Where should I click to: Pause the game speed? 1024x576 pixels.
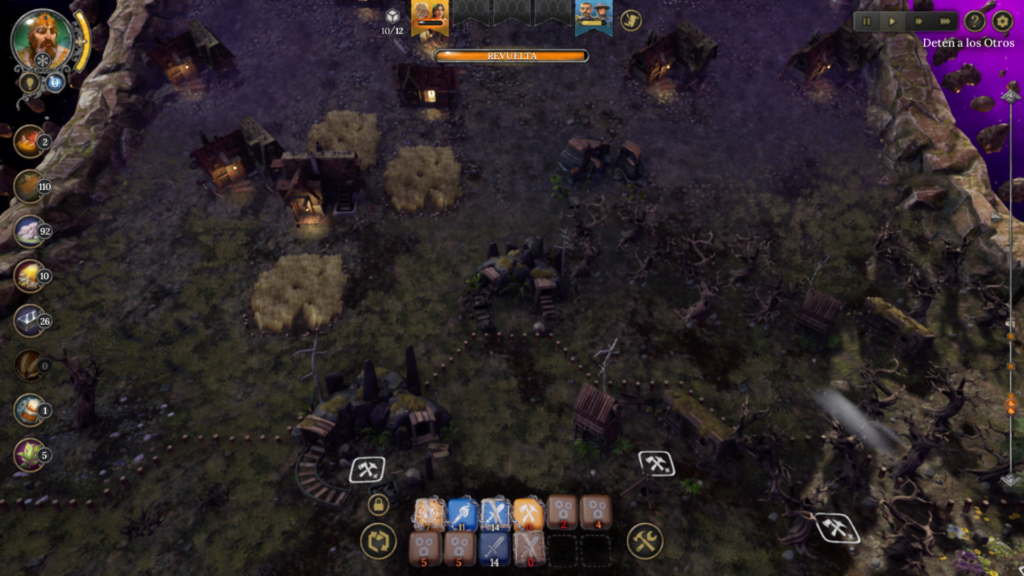point(867,21)
